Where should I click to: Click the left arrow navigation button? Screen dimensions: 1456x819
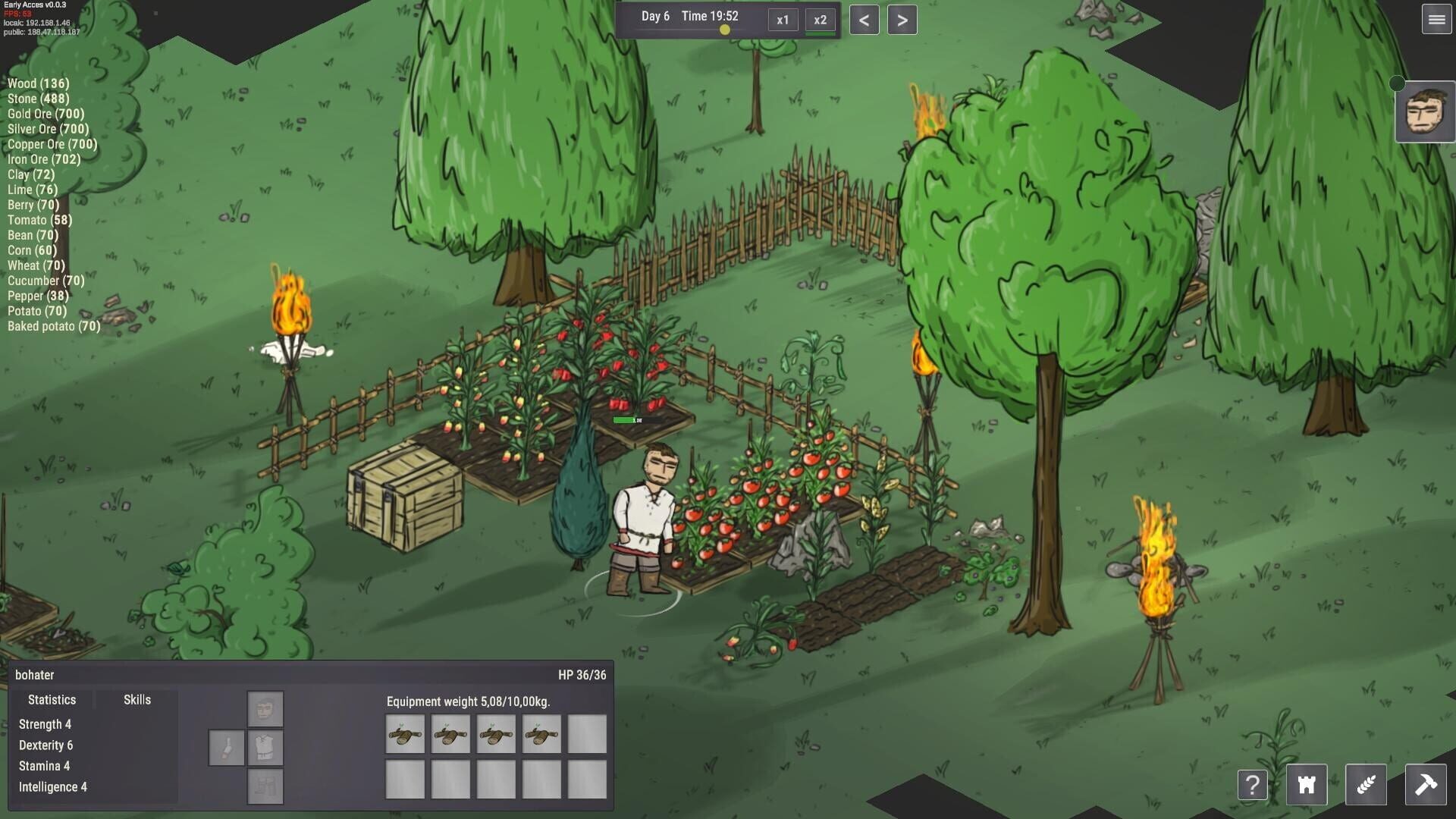864,20
